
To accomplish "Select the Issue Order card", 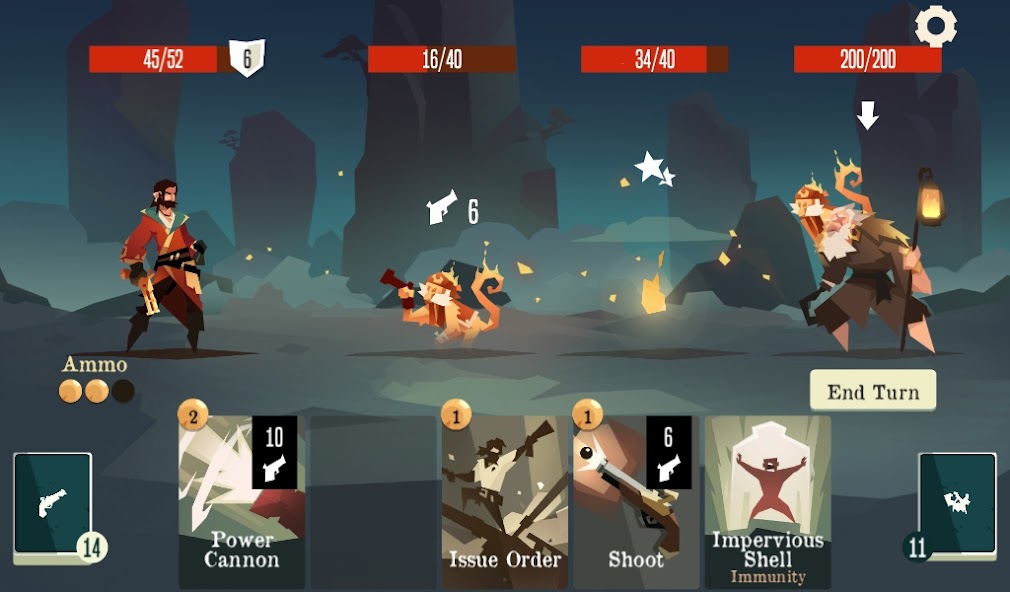I will coord(504,500).
